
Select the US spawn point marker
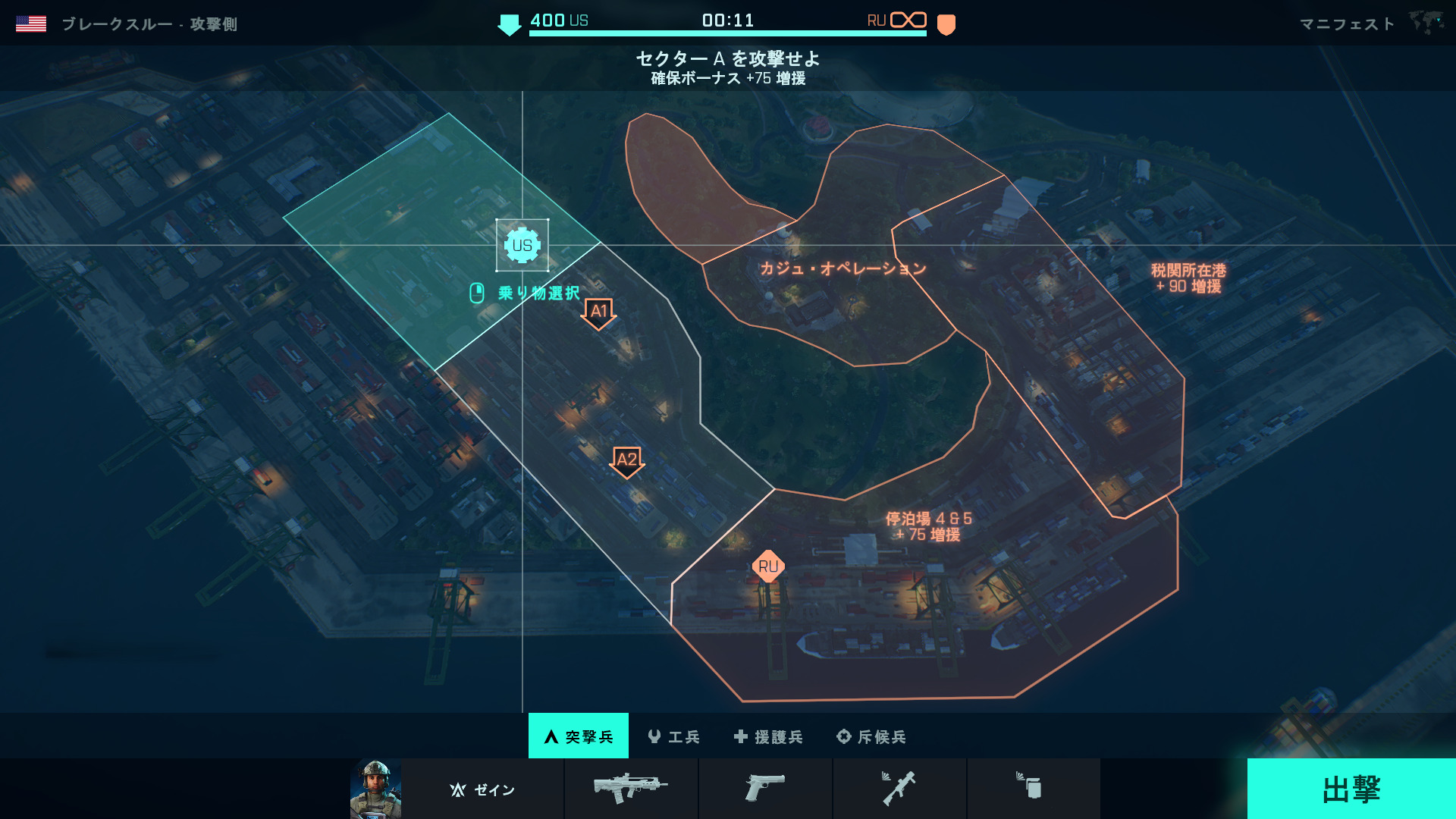pos(522,245)
